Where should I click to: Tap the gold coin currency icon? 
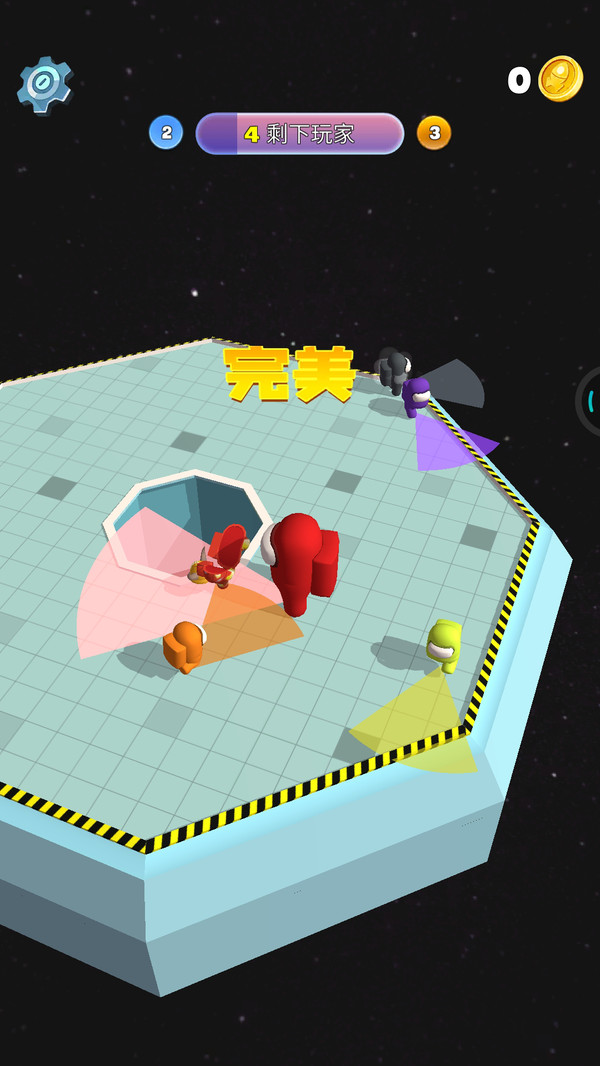pos(560,79)
